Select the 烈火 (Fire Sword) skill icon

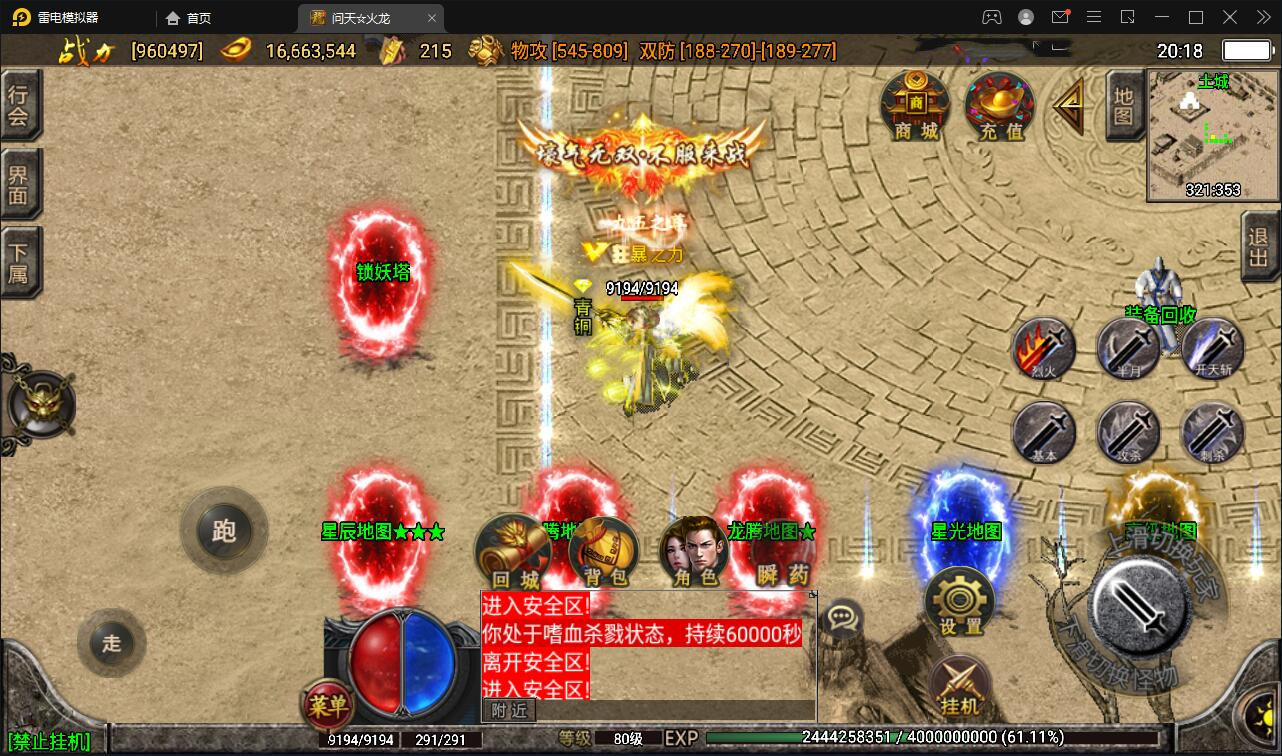click(1043, 350)
